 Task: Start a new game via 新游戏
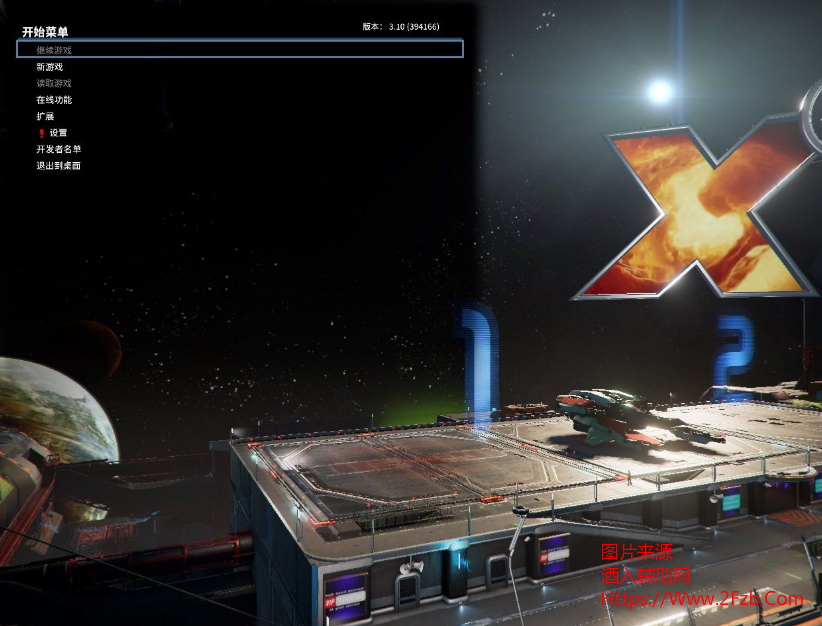pyautogui.click(x=50, y=67)
